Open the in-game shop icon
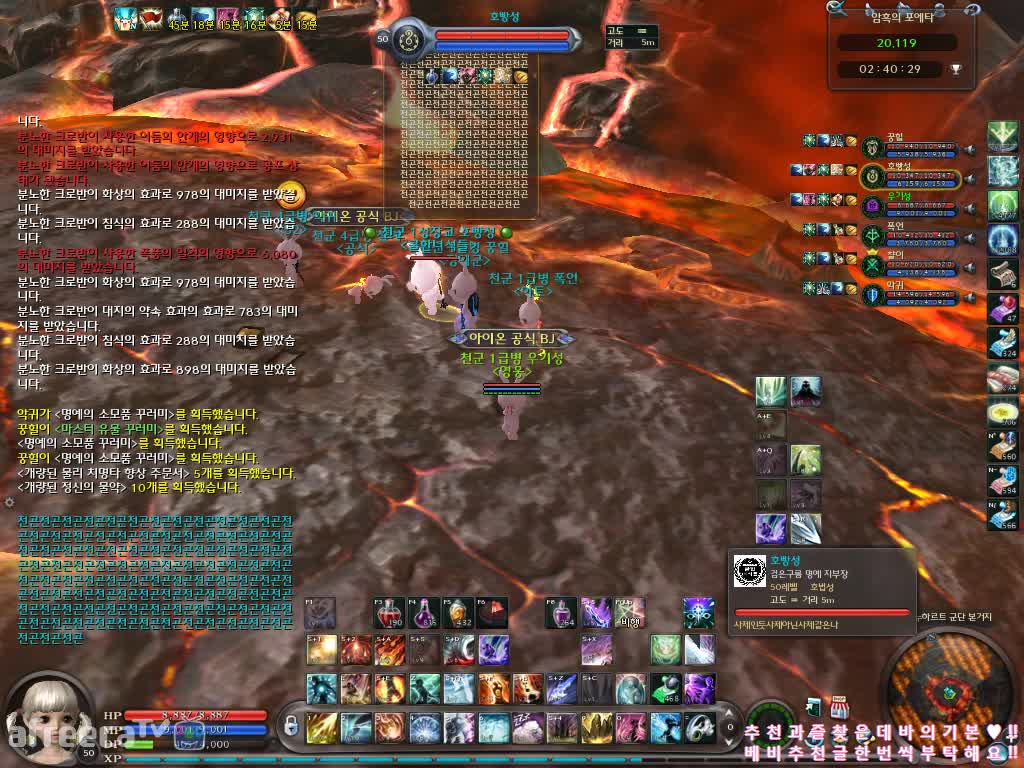Viewport: 1024px width, 768px height. pyautogui.click(x=839, y=706)
